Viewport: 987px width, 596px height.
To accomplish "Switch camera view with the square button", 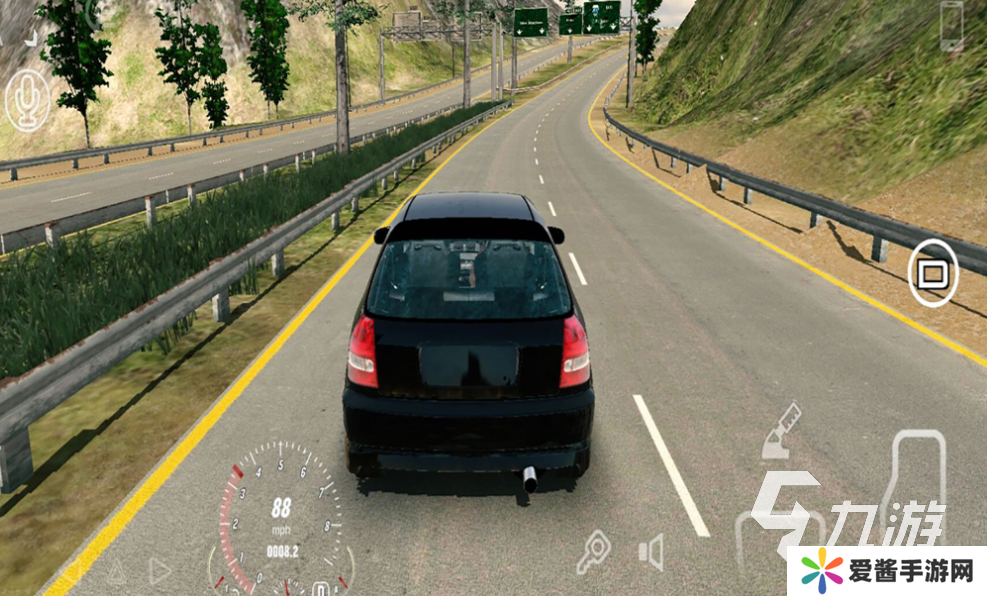I will (932, 273).
